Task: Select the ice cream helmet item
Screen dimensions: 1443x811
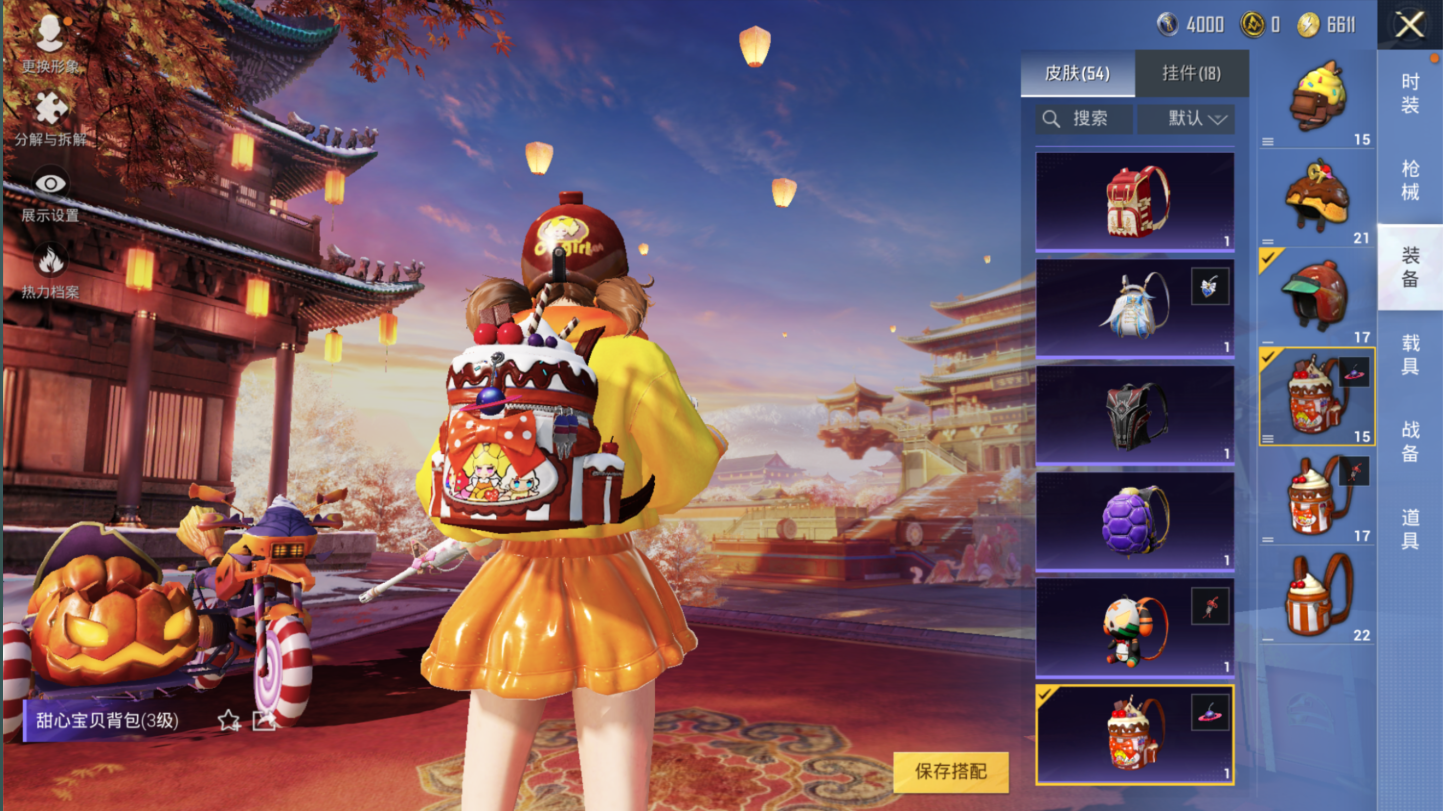Action: click(1315, 97)
